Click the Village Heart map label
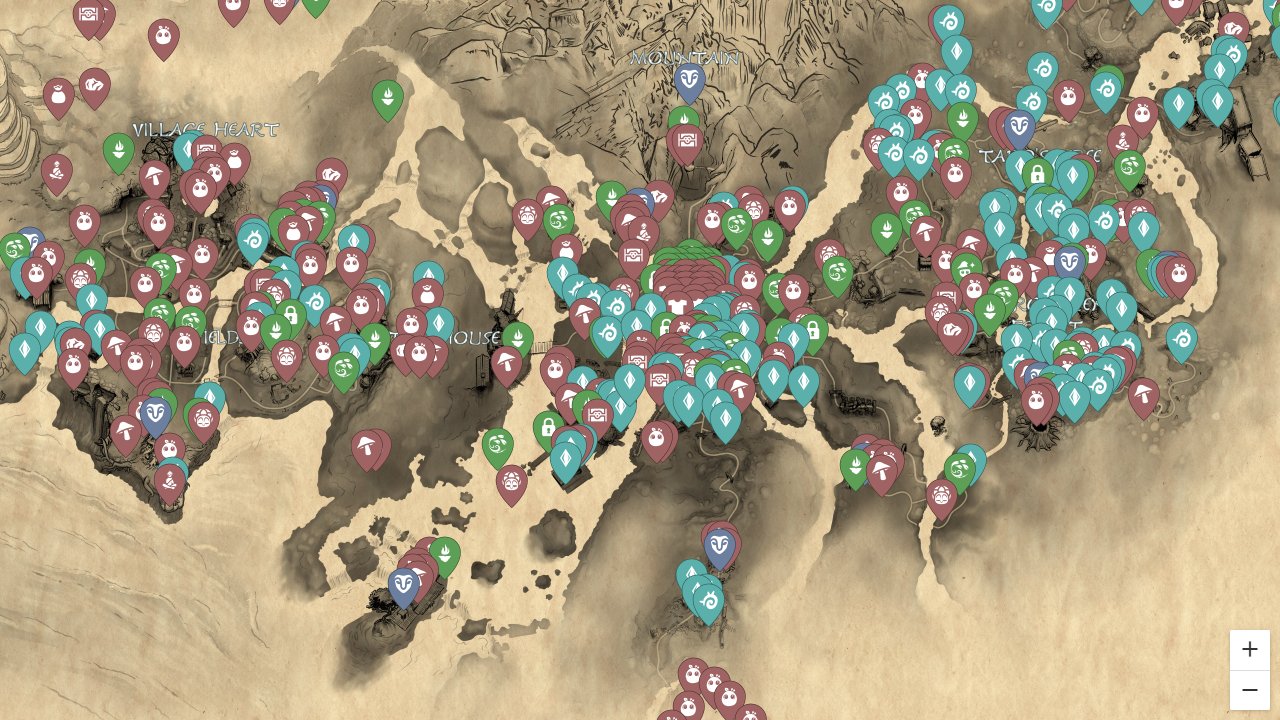The image size is (1280, 720). click(204, 130)
